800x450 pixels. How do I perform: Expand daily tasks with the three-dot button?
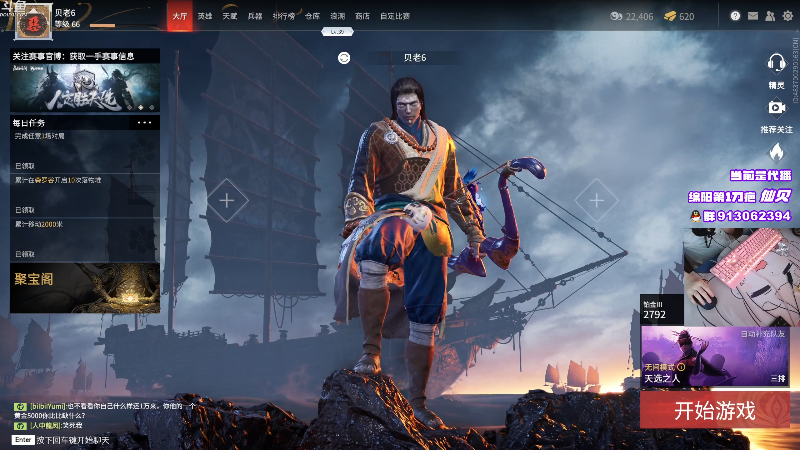point(145,122)
